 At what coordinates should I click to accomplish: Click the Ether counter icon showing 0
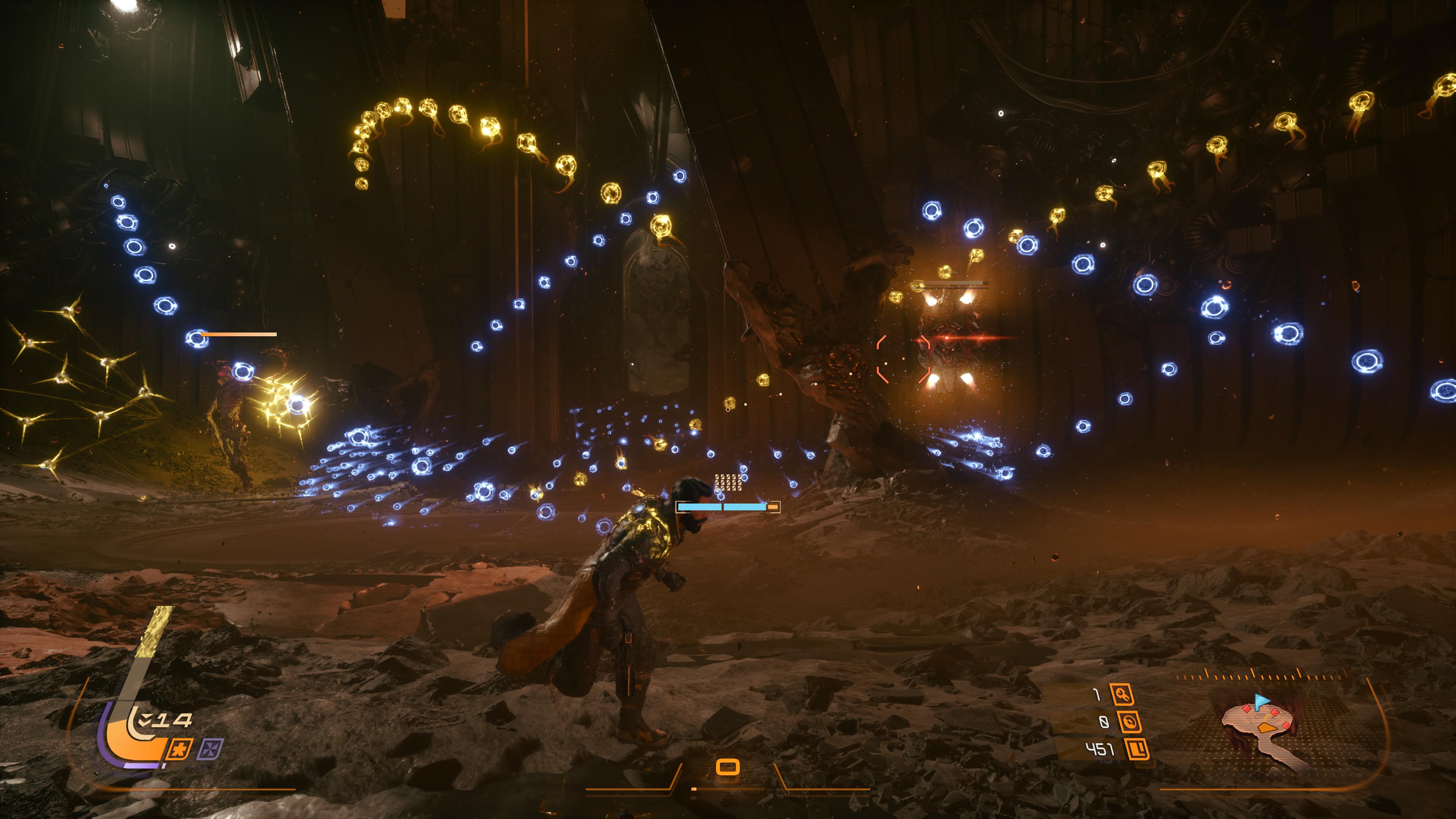[1131, 722]
